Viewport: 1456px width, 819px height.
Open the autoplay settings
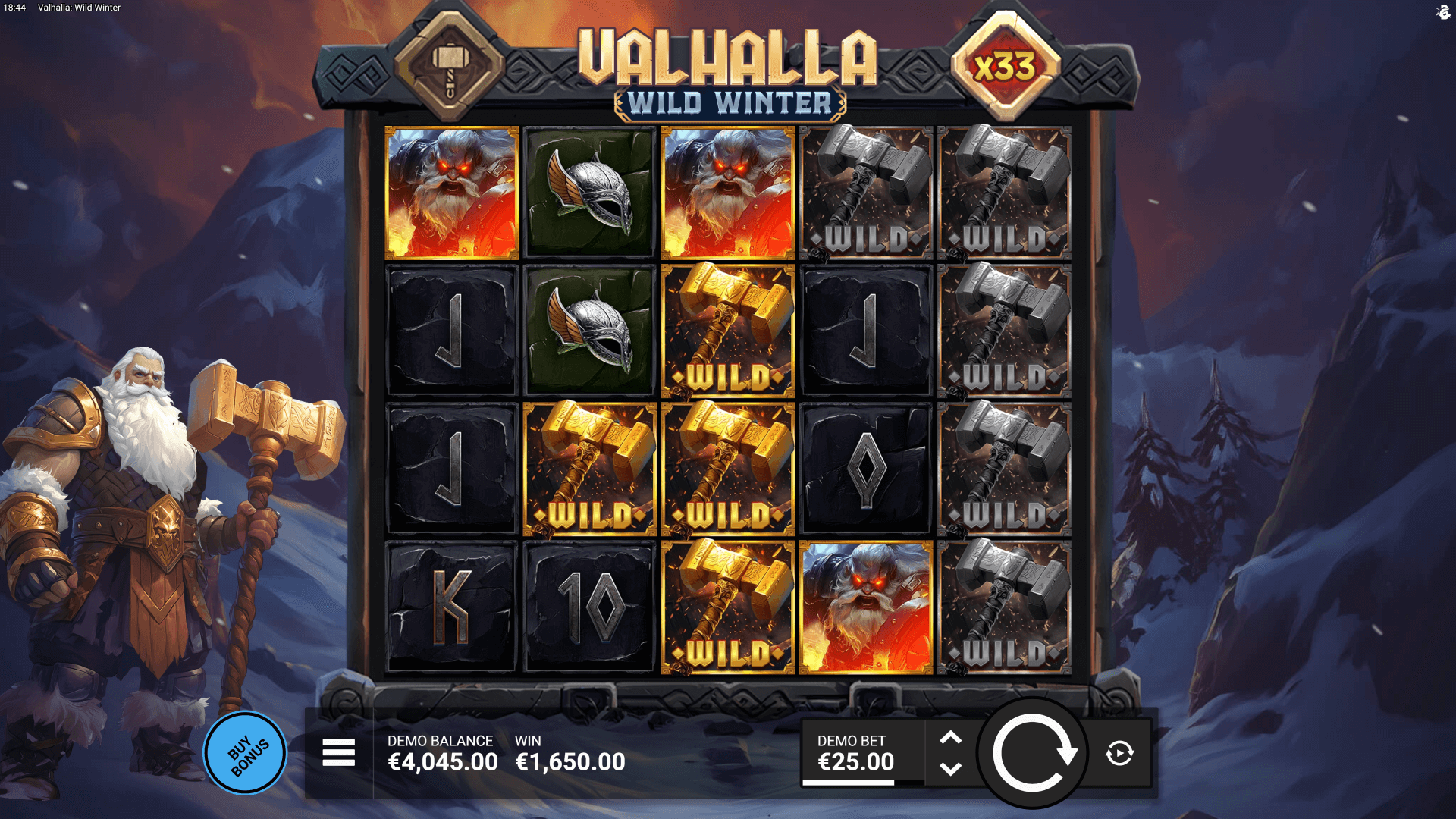[x=1119, y=753]
